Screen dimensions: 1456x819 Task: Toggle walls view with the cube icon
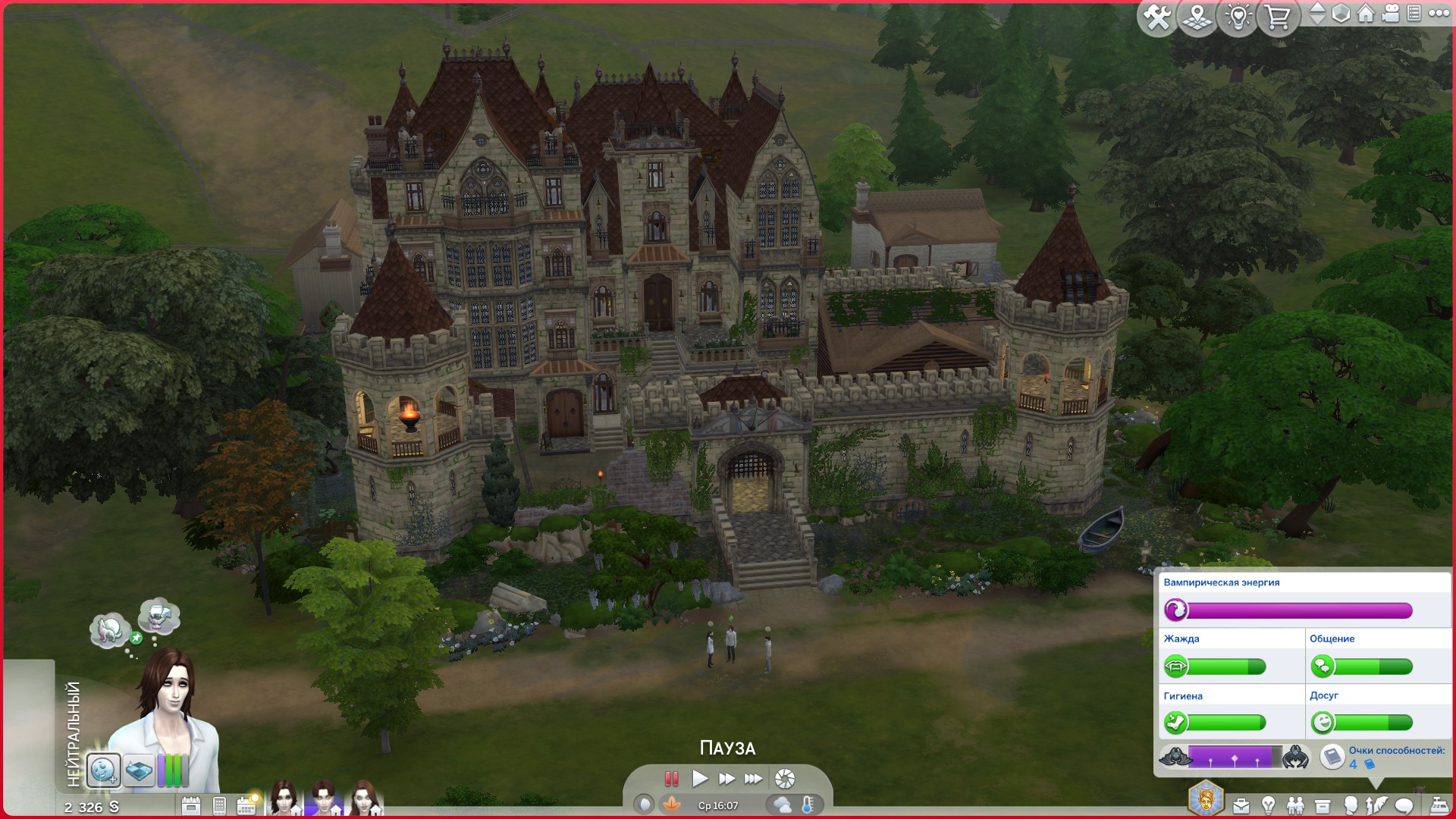pos(1341,14)
